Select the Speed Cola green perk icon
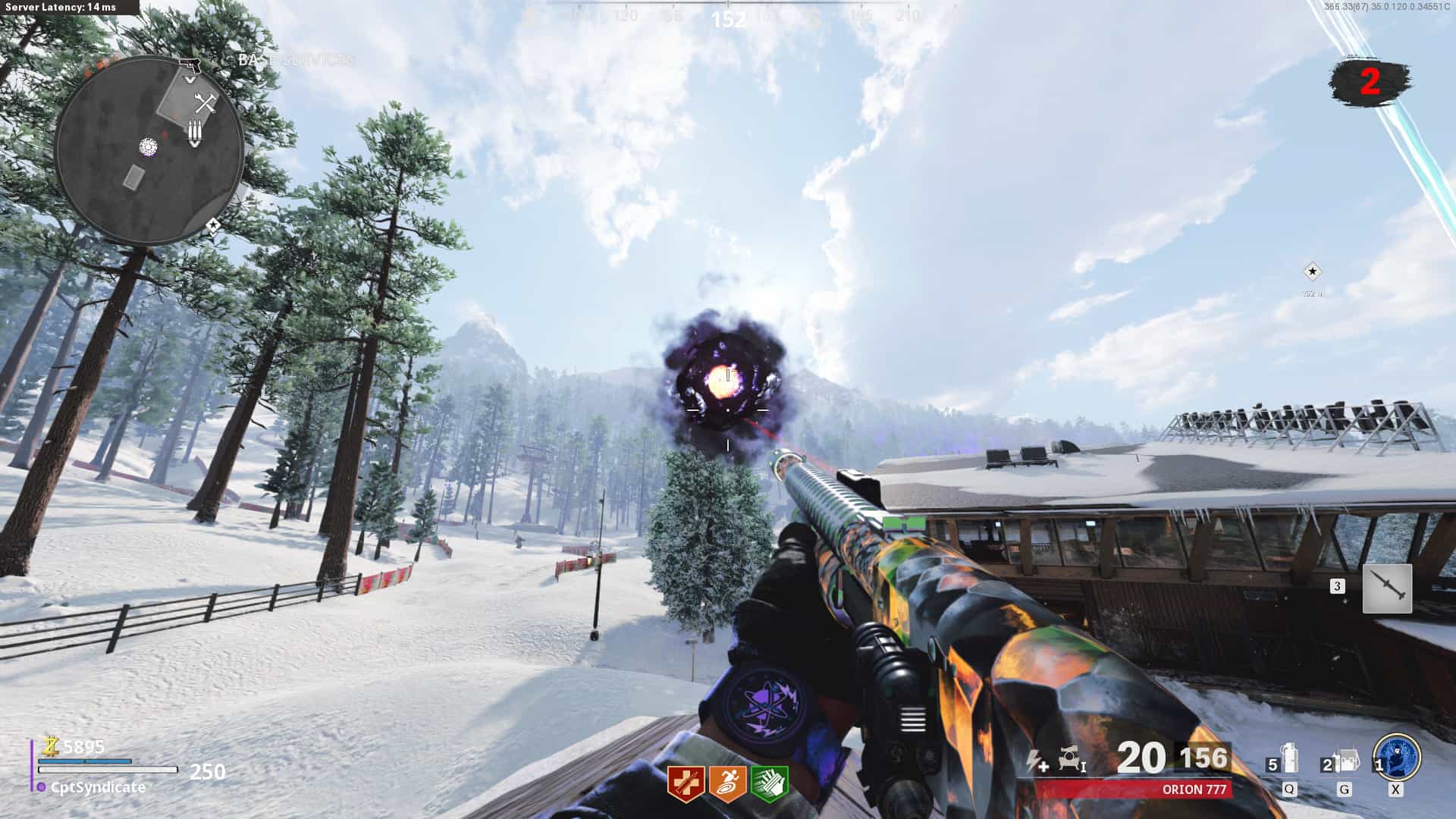Image resolution: width=1456 pixels, height=819 pixels. click(x=769, y=783)
